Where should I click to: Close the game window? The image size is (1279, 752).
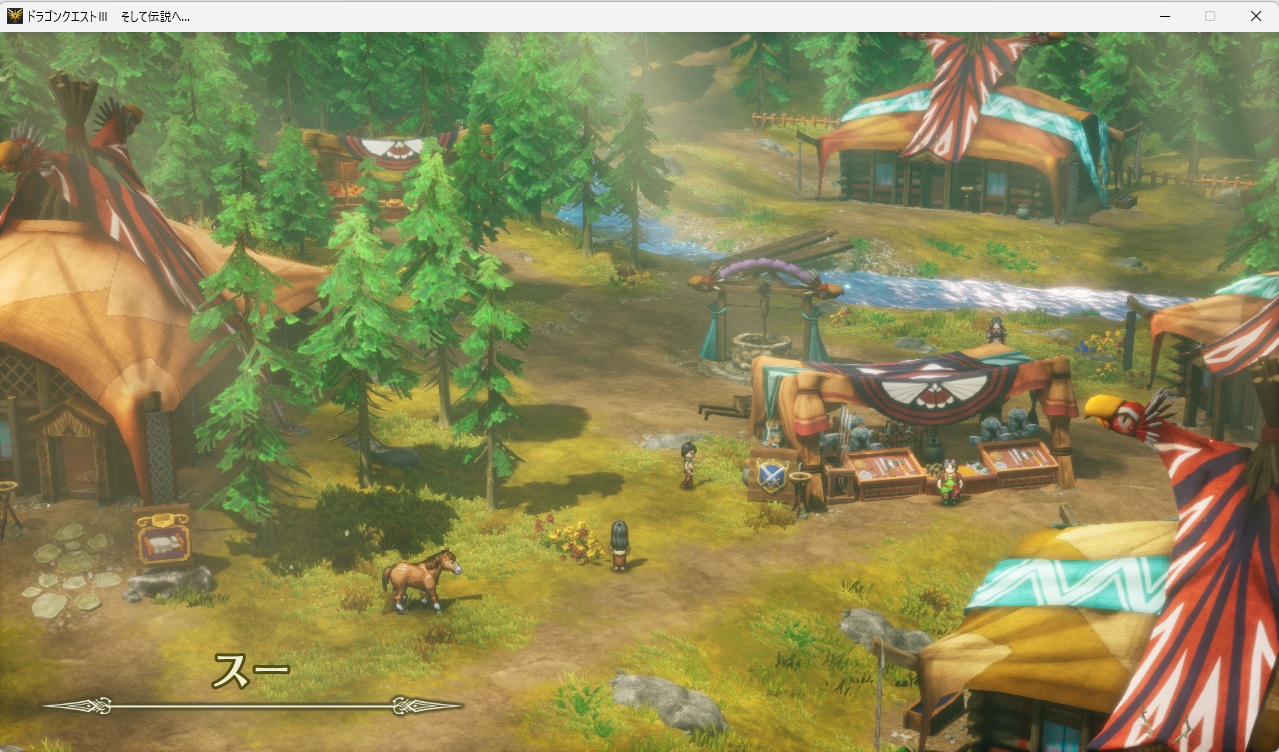pyautogui.click(x=1255, y=16)
